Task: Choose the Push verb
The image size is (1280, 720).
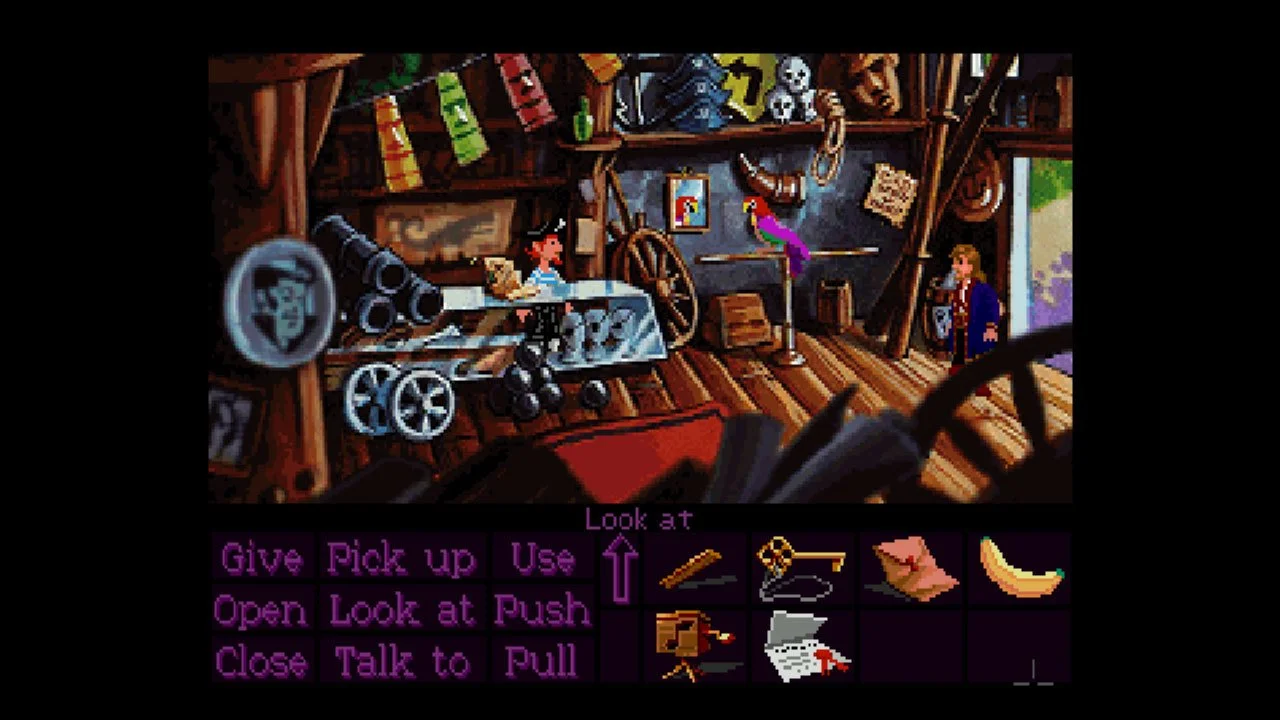Action: pyautogui.click(x=542, y=610)
